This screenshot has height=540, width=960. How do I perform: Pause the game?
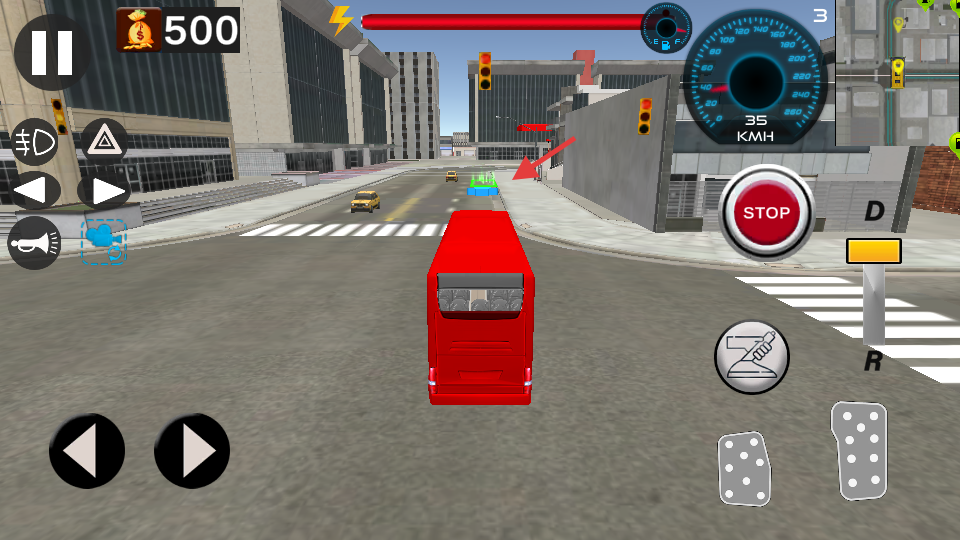[51, 53]
